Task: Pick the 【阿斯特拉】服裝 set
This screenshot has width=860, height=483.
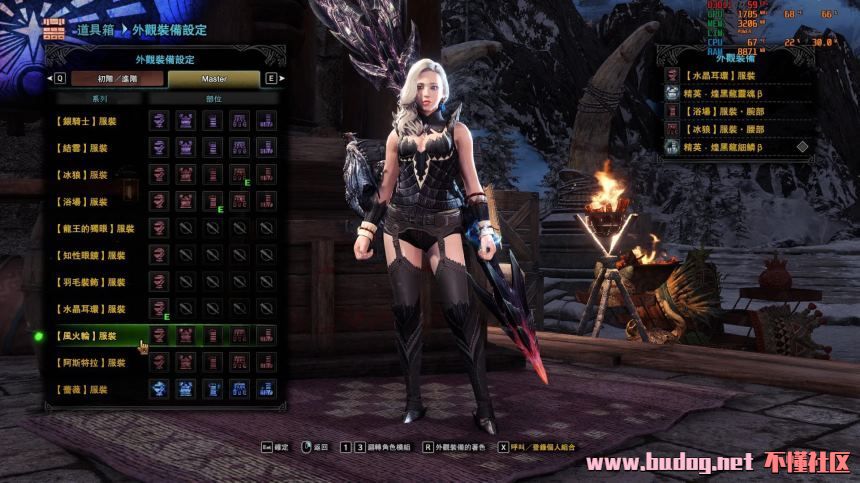Action: tap(90, 363)
